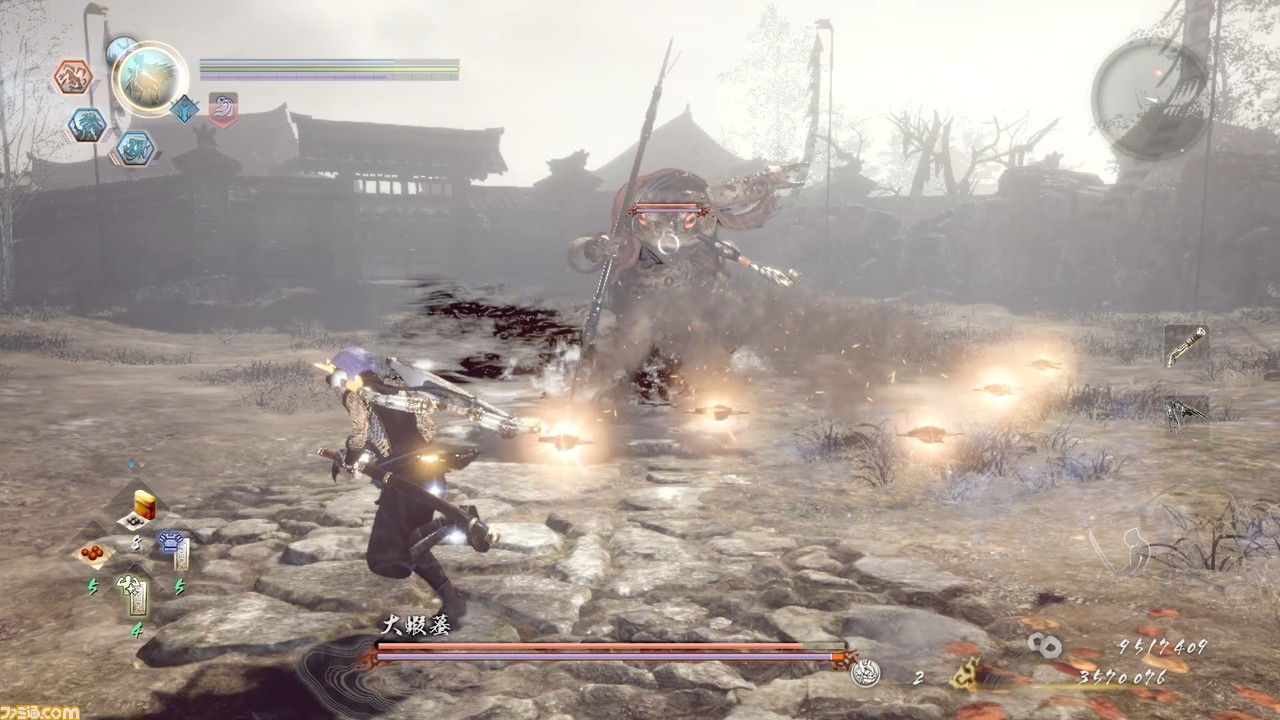Select the hand cannon ranged weapon slot
The width and height of the screenshot is (1280, 720).
1186,346
